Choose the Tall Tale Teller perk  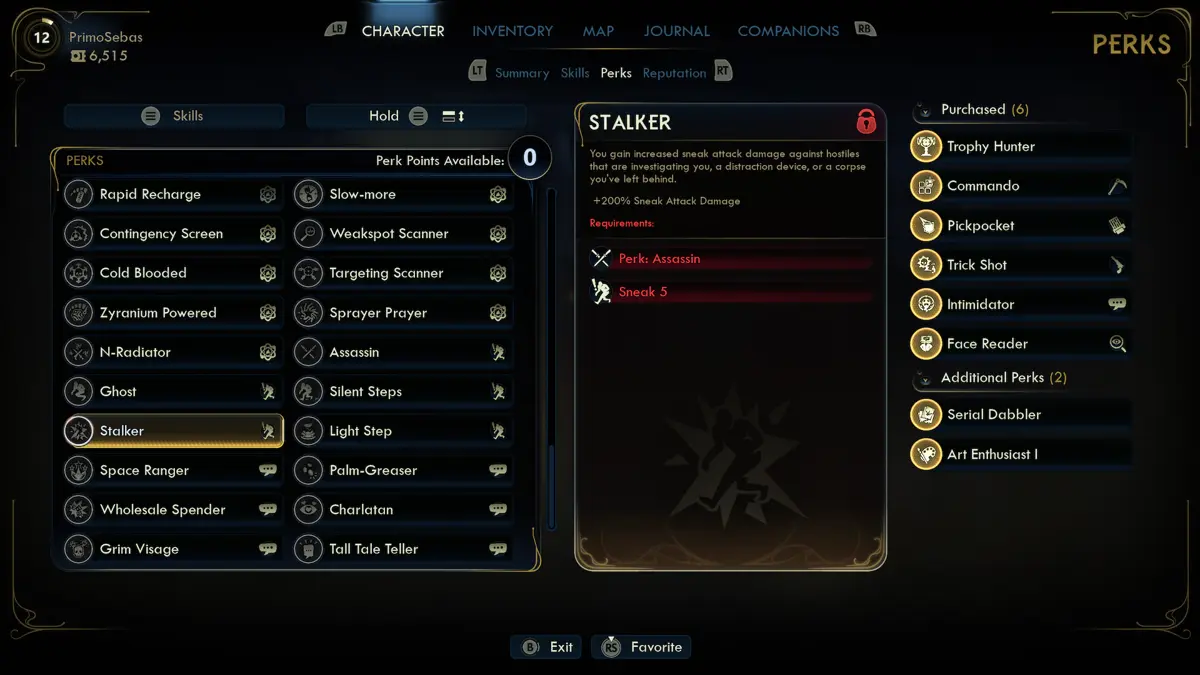point(402,549)
